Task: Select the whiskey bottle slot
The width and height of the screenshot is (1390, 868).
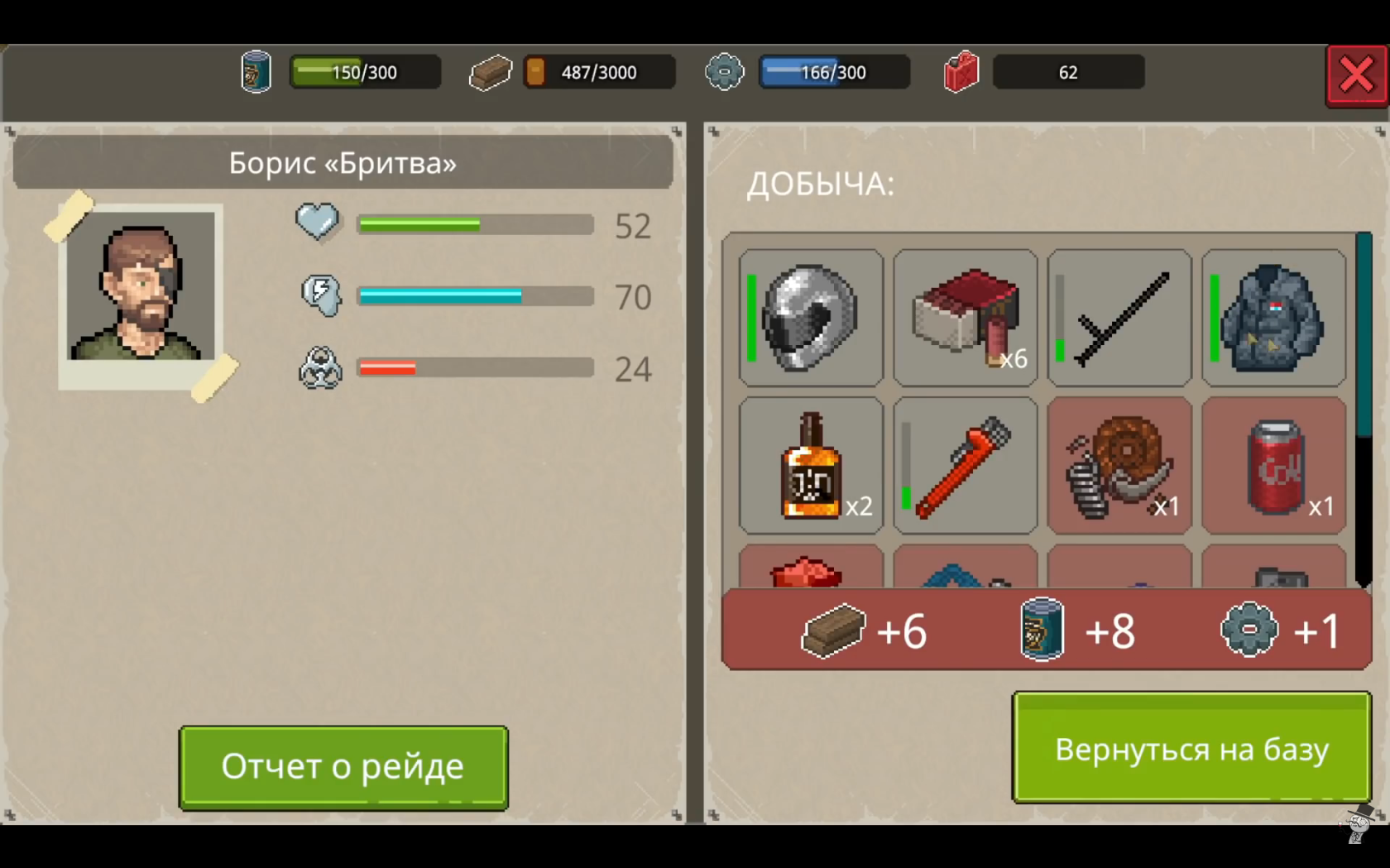Action: [x=811, y=466]
